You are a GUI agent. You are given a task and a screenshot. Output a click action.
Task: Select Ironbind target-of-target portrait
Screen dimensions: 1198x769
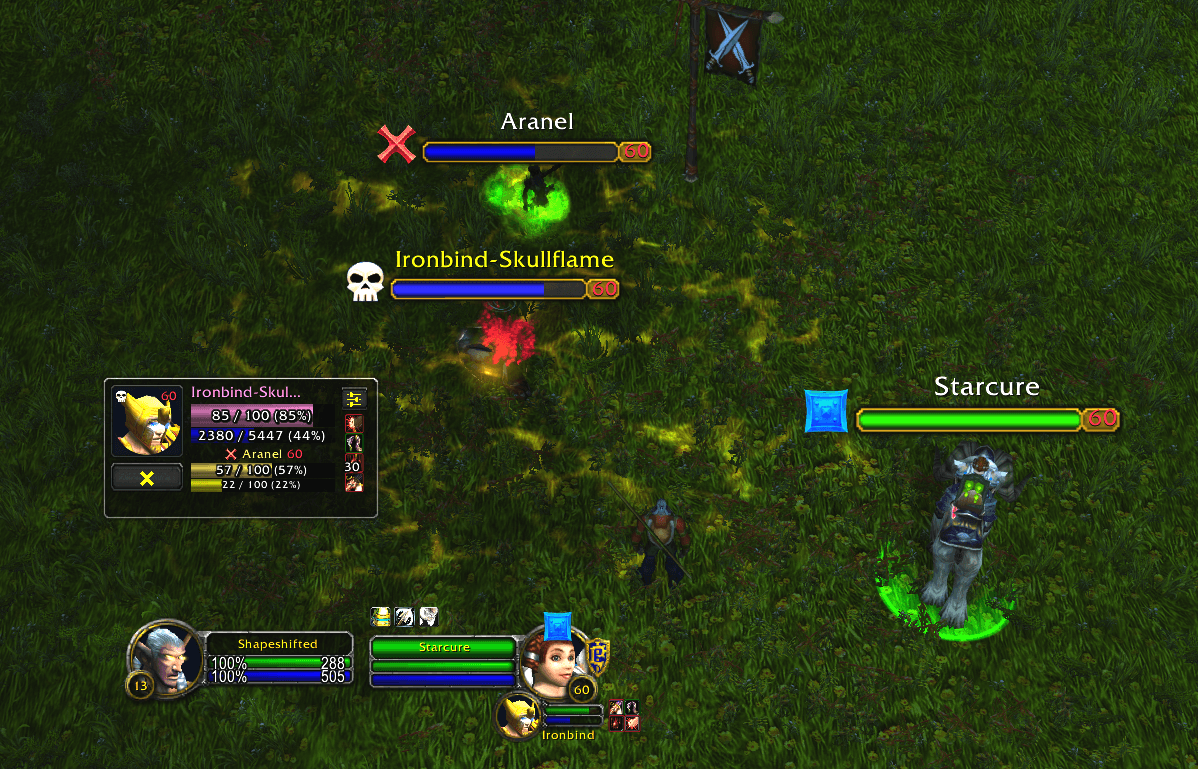pos(520,716)
